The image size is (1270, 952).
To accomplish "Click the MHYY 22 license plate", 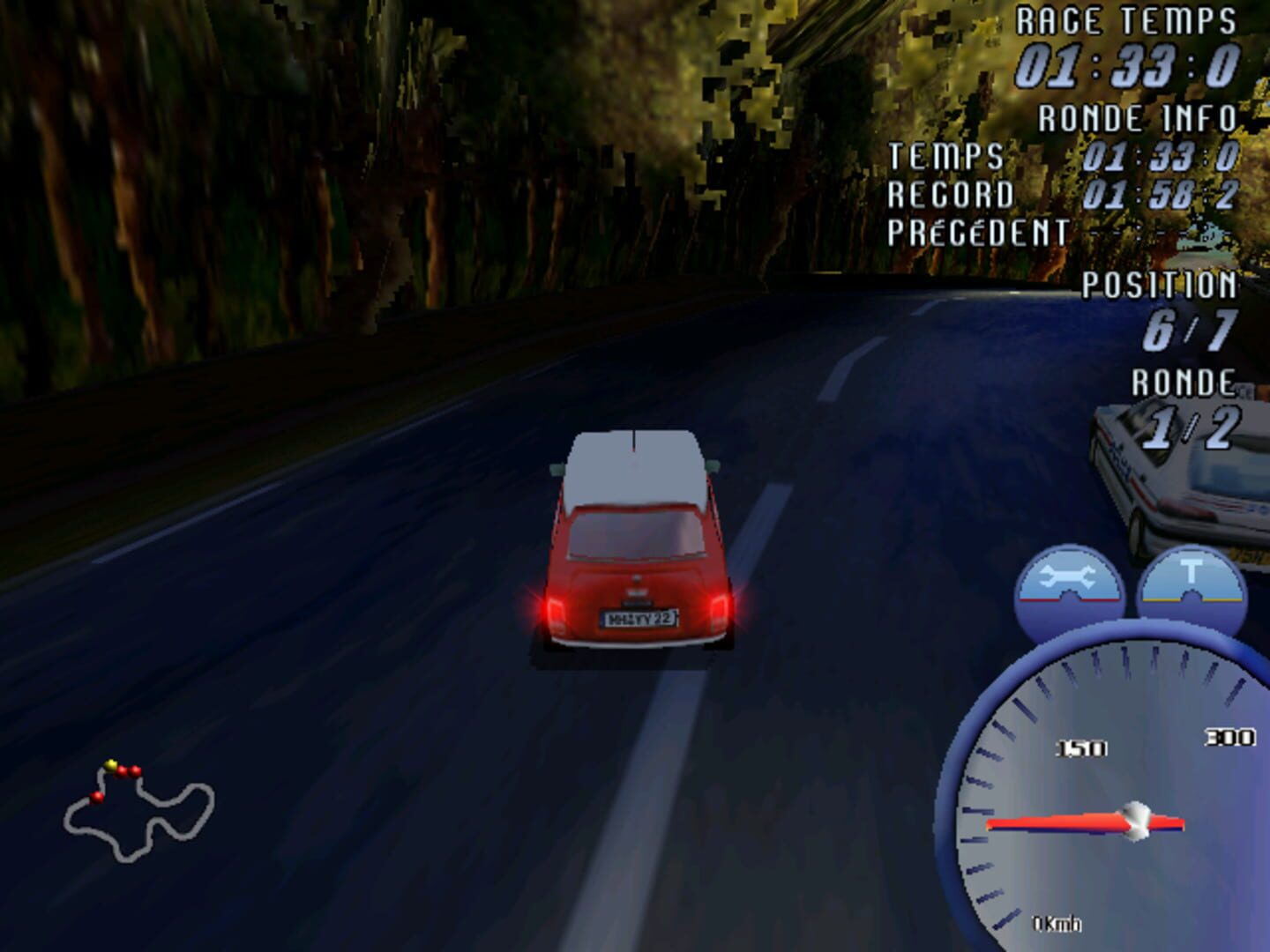I will pyautogui.click(x=638, y=617).
